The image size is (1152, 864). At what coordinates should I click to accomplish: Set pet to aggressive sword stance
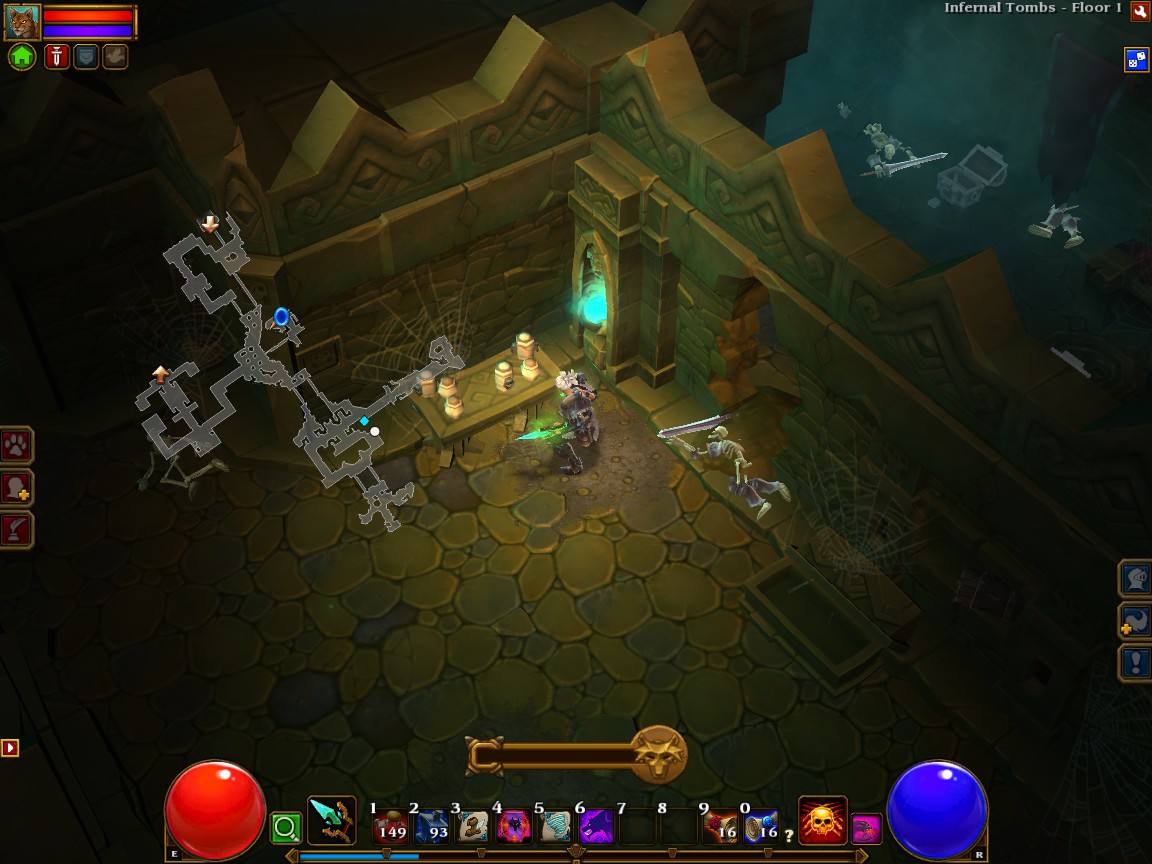pyautogui.click(x=56, y=57)
